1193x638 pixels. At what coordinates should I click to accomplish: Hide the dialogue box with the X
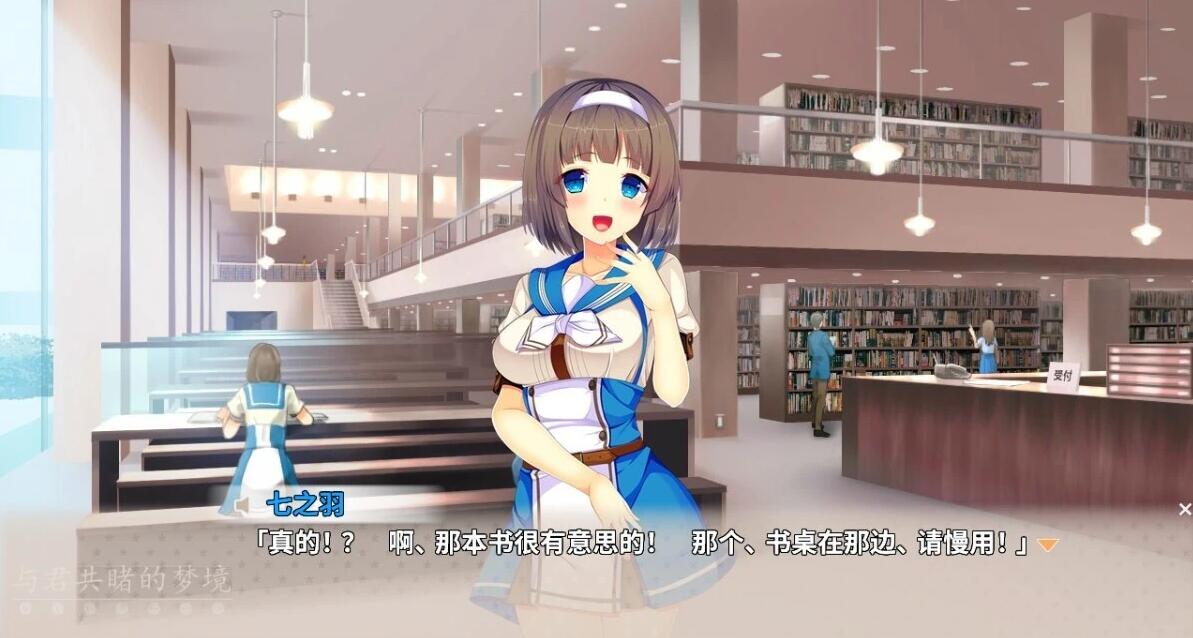point(1184,510)
